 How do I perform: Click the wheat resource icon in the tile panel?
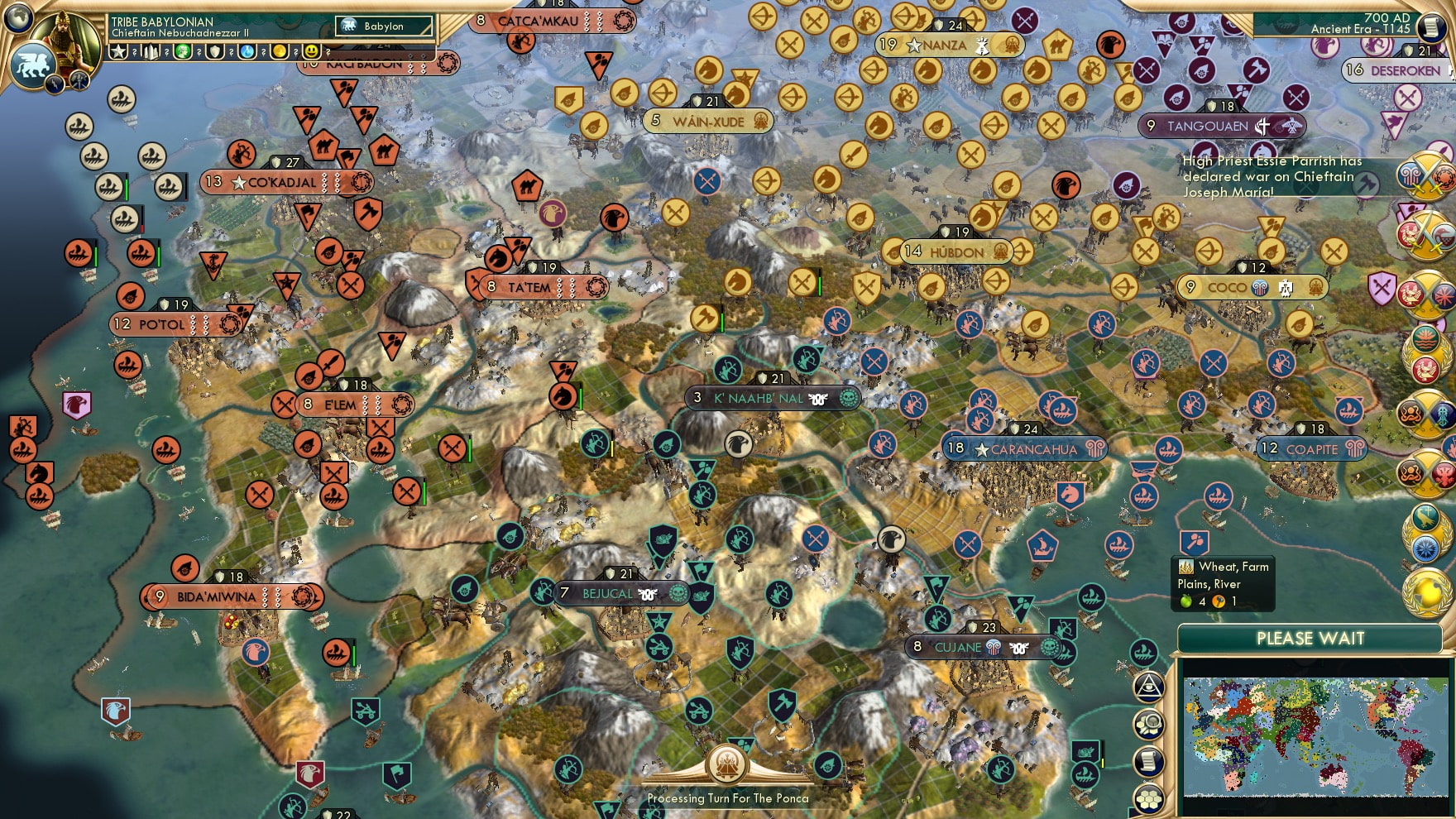[x=1185, y=568]
